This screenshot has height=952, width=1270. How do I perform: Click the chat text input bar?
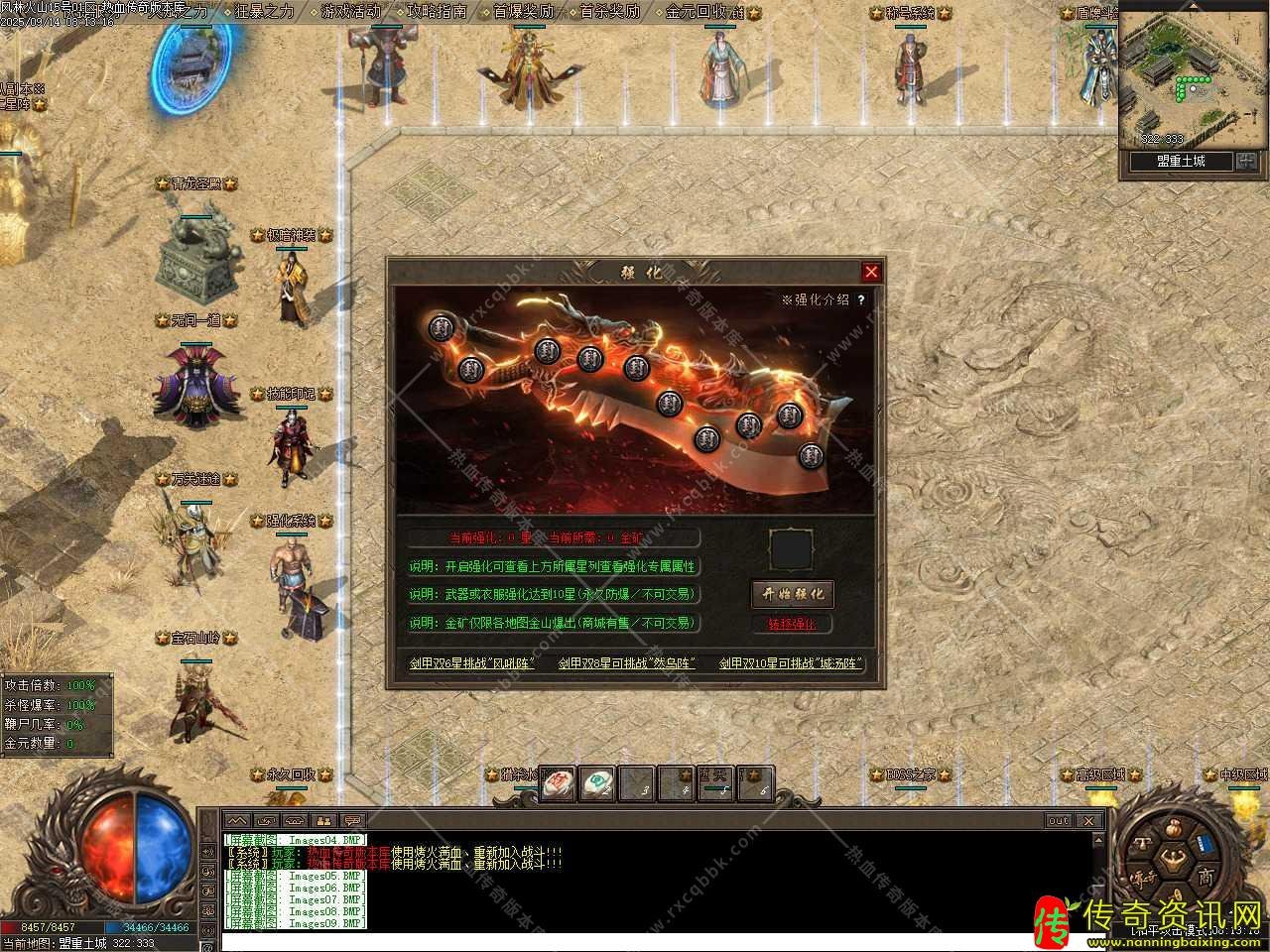[655, 941]
